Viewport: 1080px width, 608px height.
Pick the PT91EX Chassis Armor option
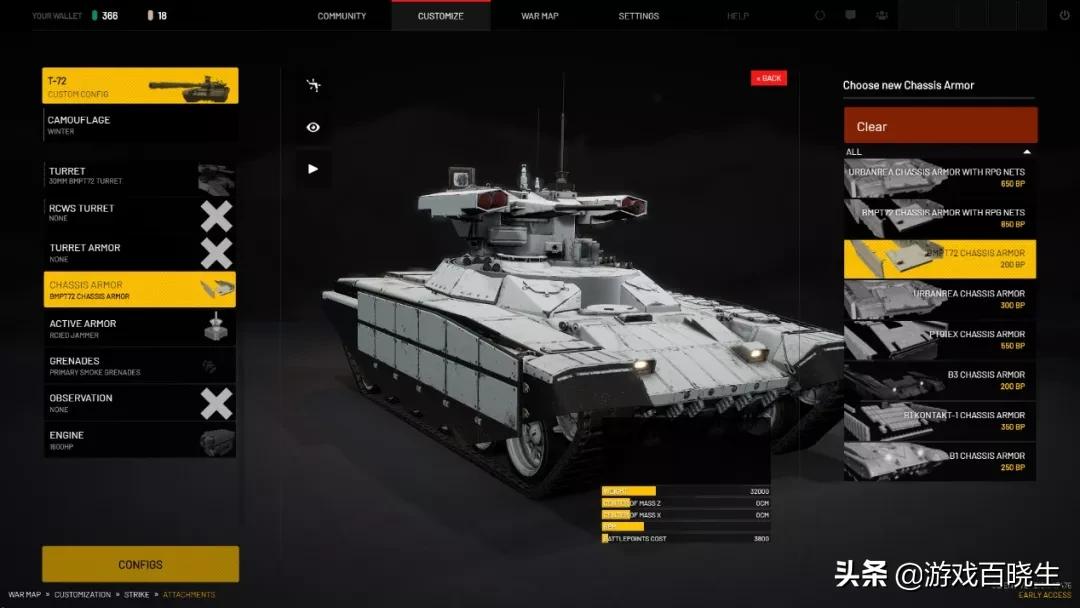click(940, 340)
